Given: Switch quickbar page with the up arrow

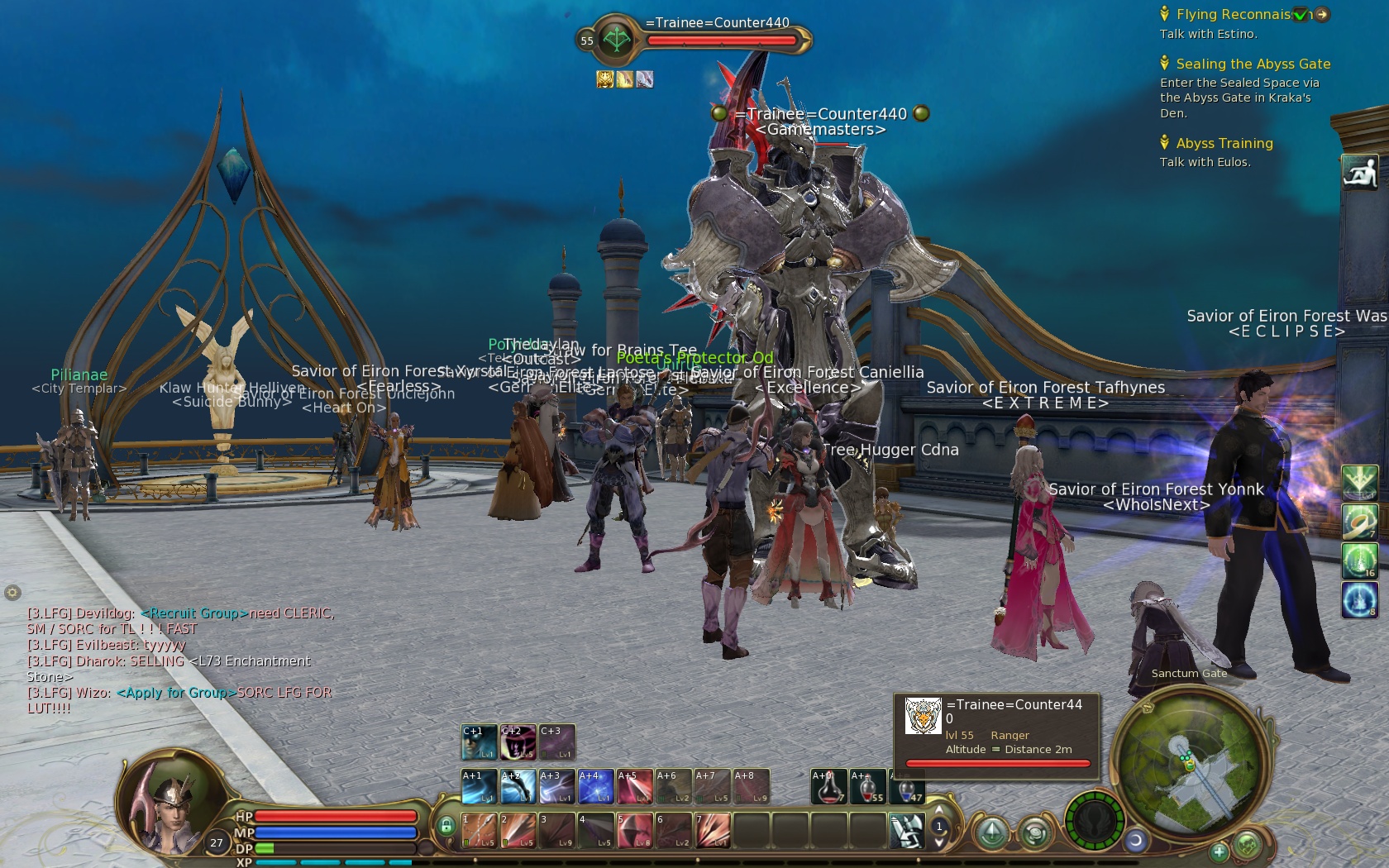Looking at the screenshot, I should tap(939, 811).
